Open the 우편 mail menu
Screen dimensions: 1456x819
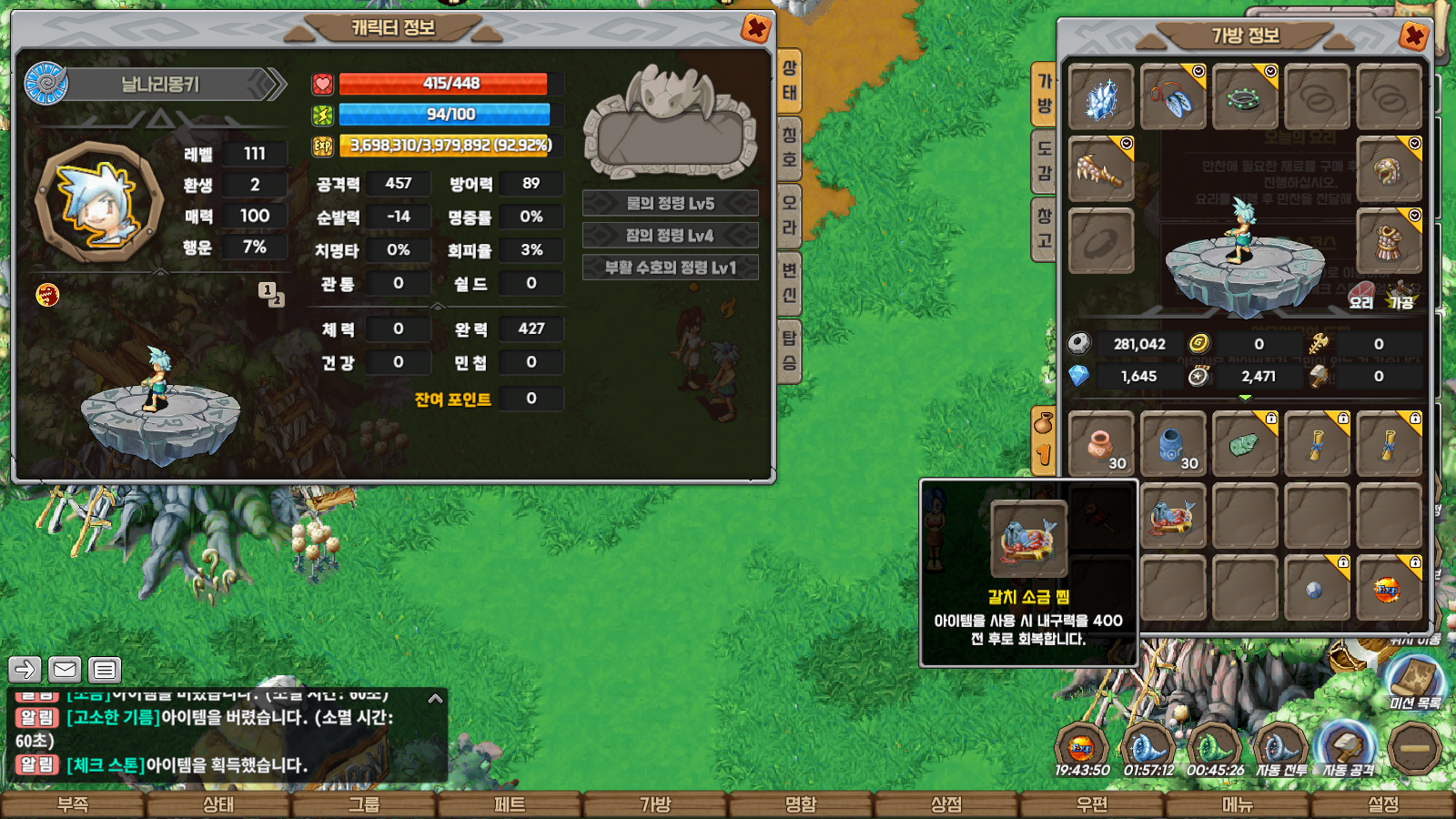click(x=1092, y=805)
